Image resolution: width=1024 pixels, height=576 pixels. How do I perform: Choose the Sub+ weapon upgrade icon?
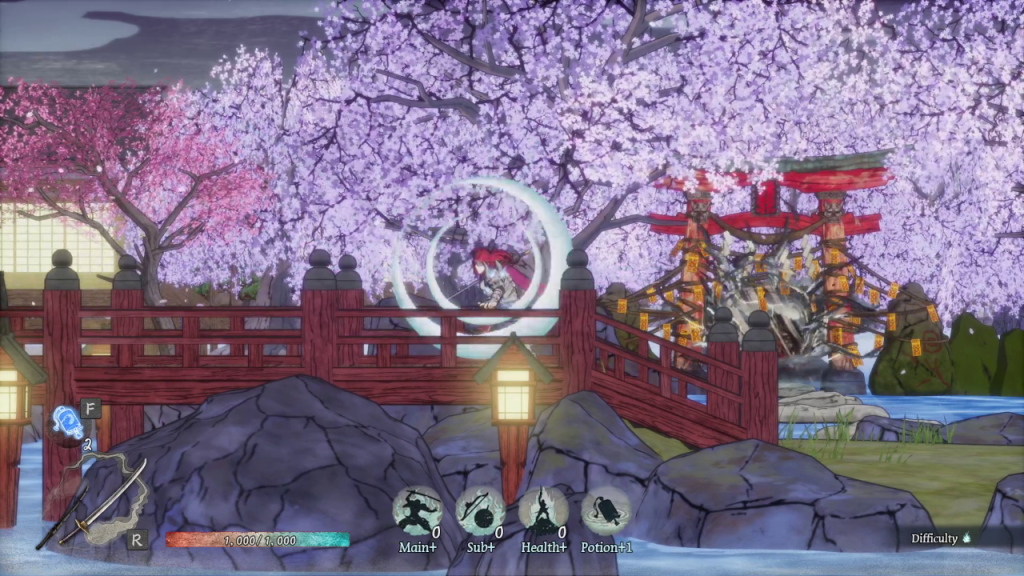pyautogui.click(x=481, y=511)
